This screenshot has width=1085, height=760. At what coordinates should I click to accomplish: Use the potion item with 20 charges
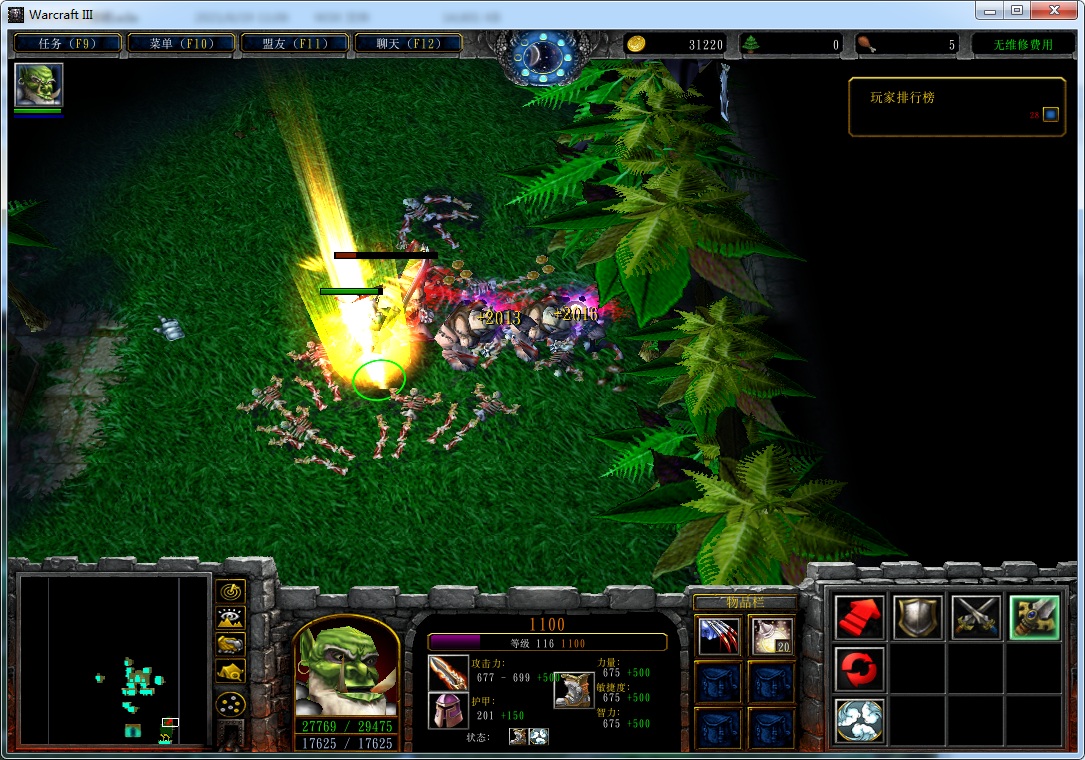(x=772, y=636)
